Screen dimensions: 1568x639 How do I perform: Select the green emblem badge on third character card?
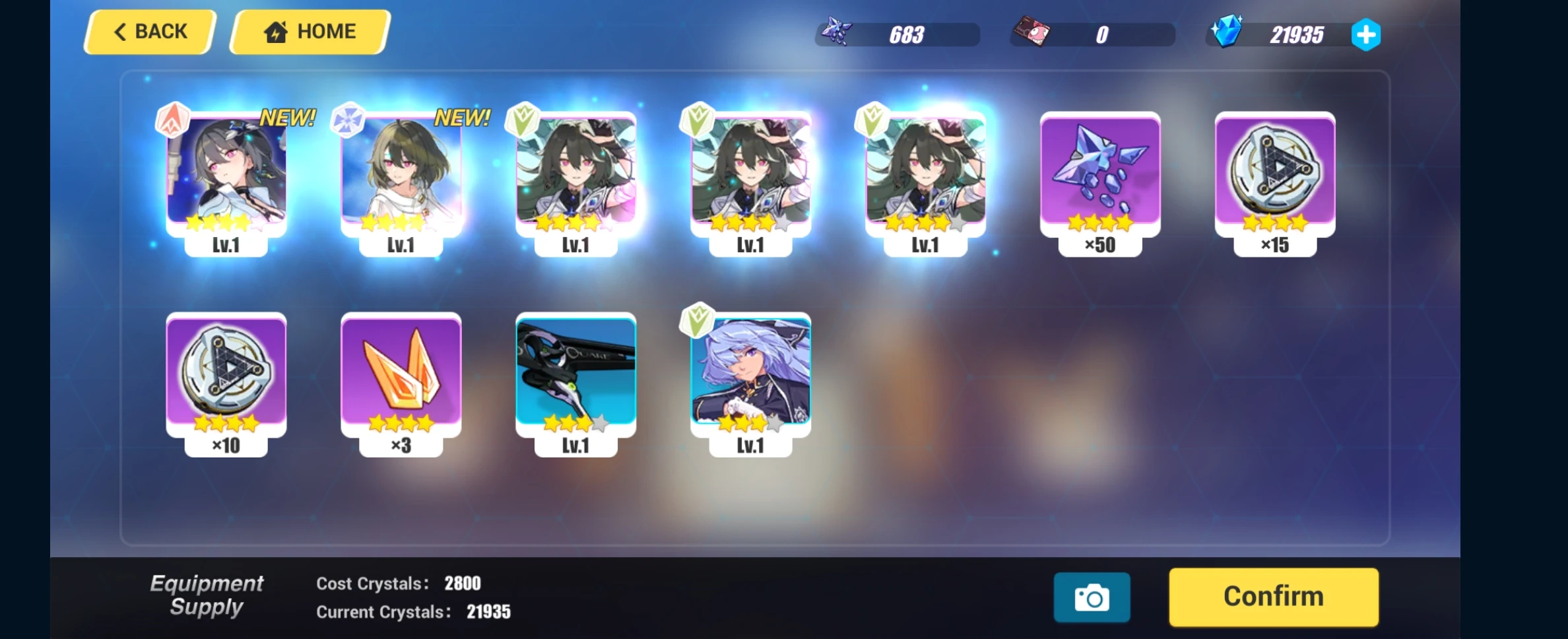click(523, 119)
